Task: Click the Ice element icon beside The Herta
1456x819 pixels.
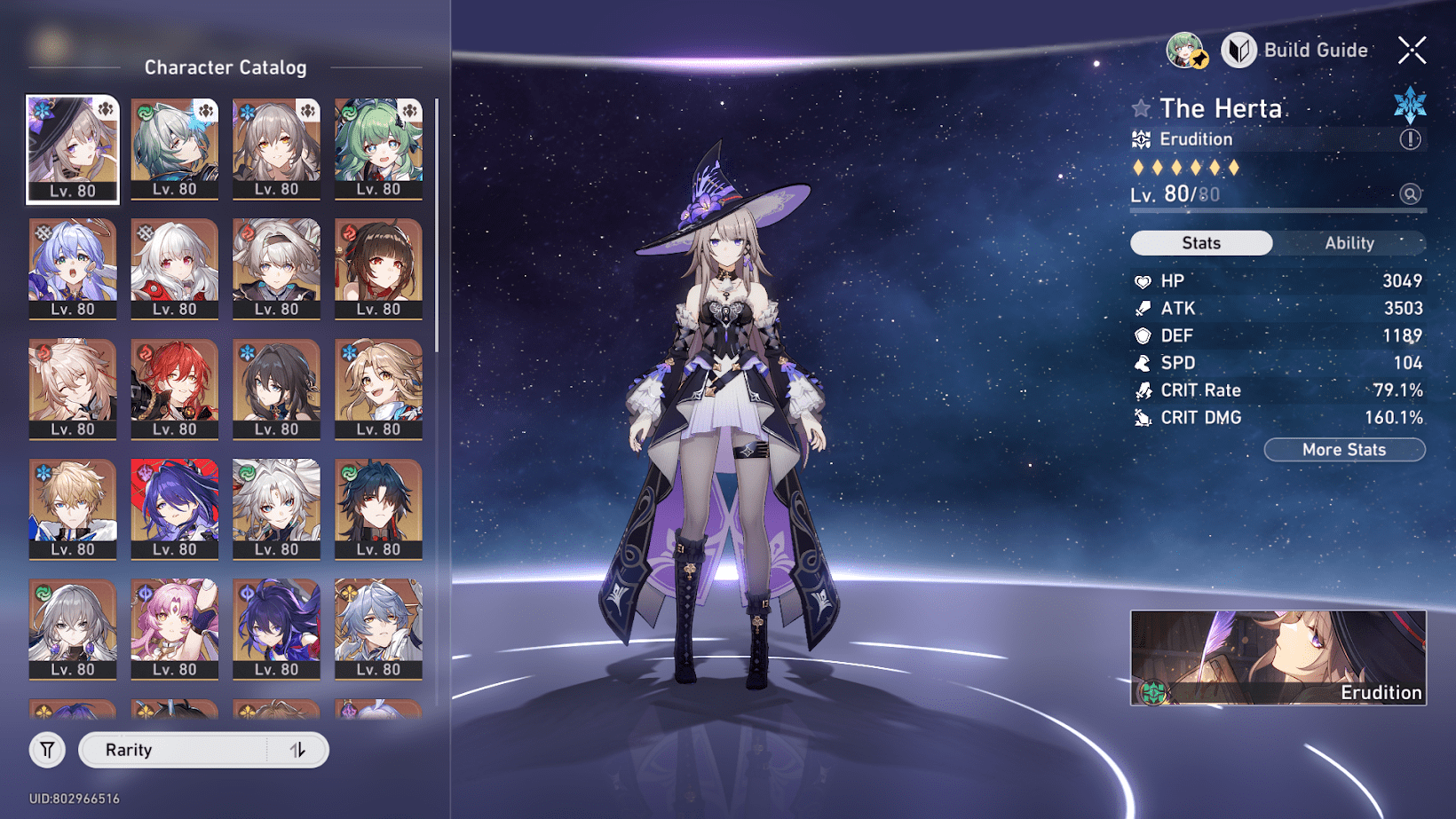Action: tap(1410, 104)
